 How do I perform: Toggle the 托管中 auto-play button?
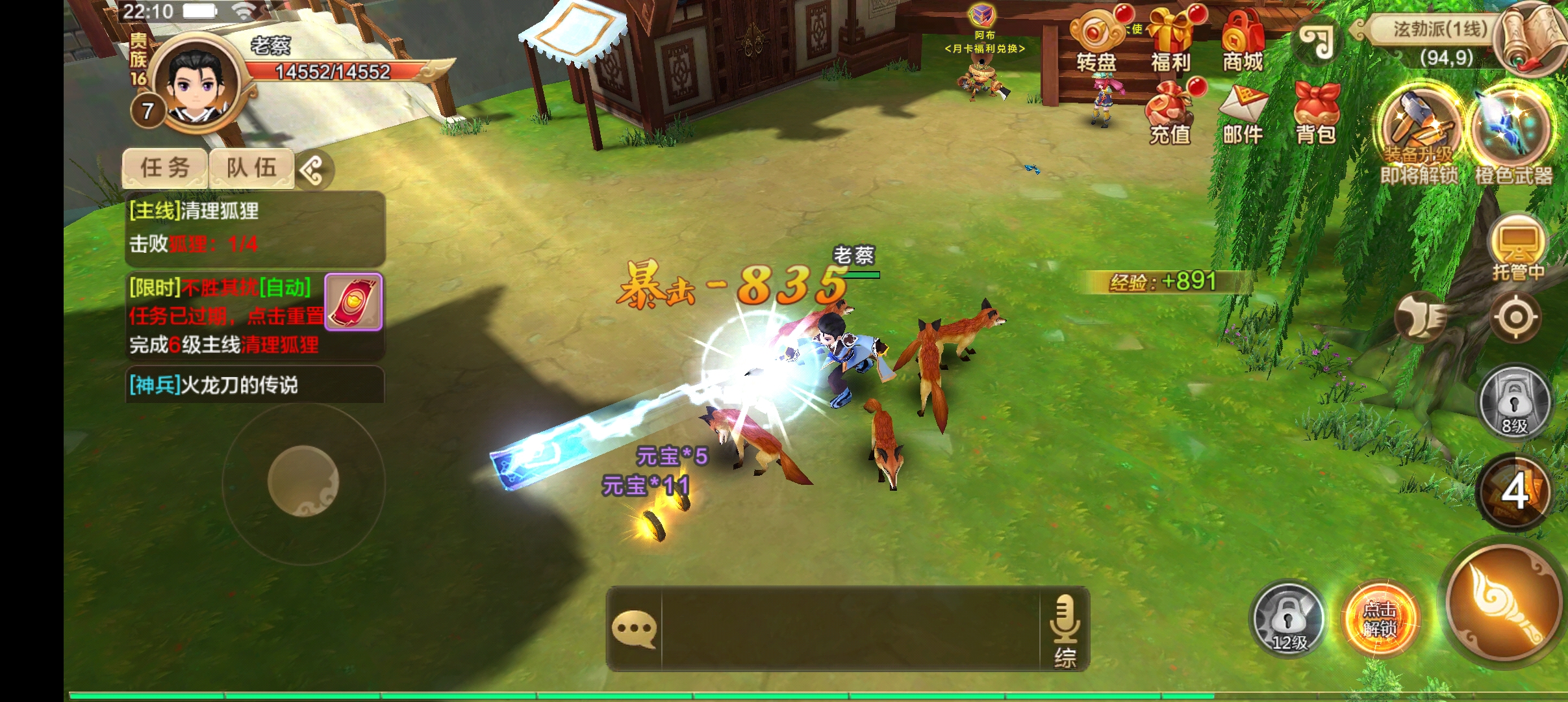click(x=1517, y=248)
